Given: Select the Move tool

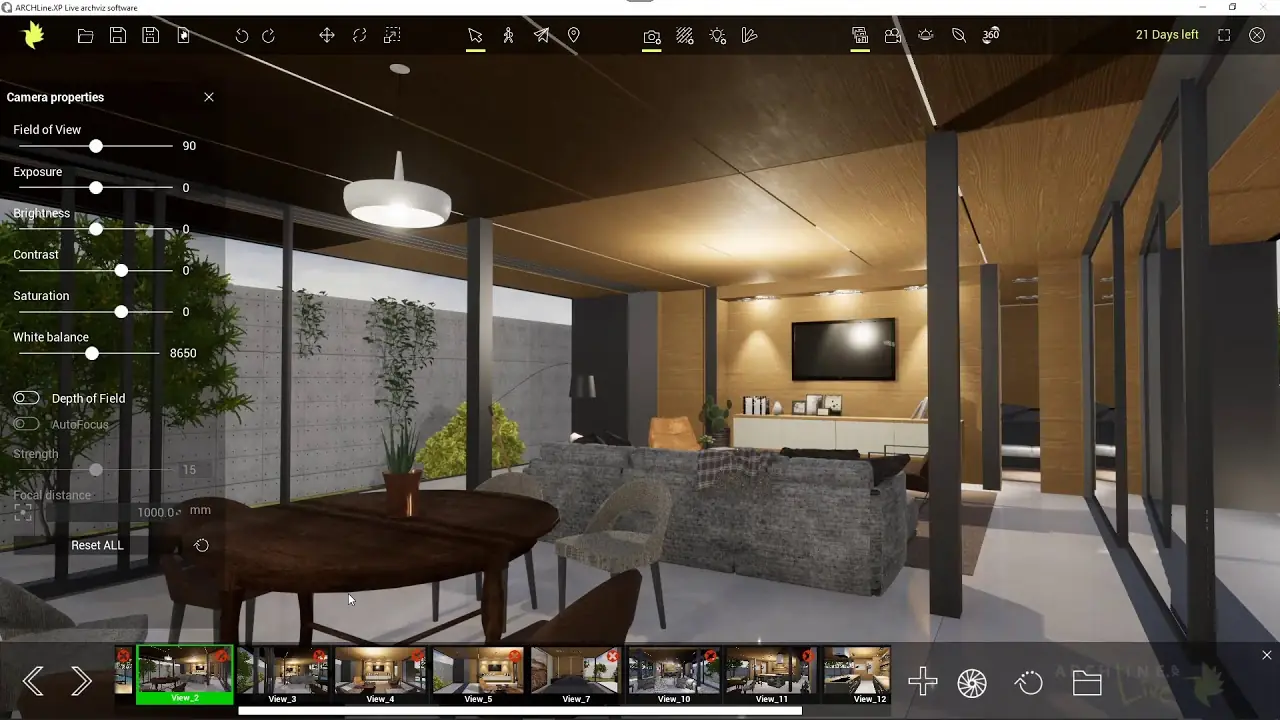Looking at the screenshot, I should tap(325, 35).
